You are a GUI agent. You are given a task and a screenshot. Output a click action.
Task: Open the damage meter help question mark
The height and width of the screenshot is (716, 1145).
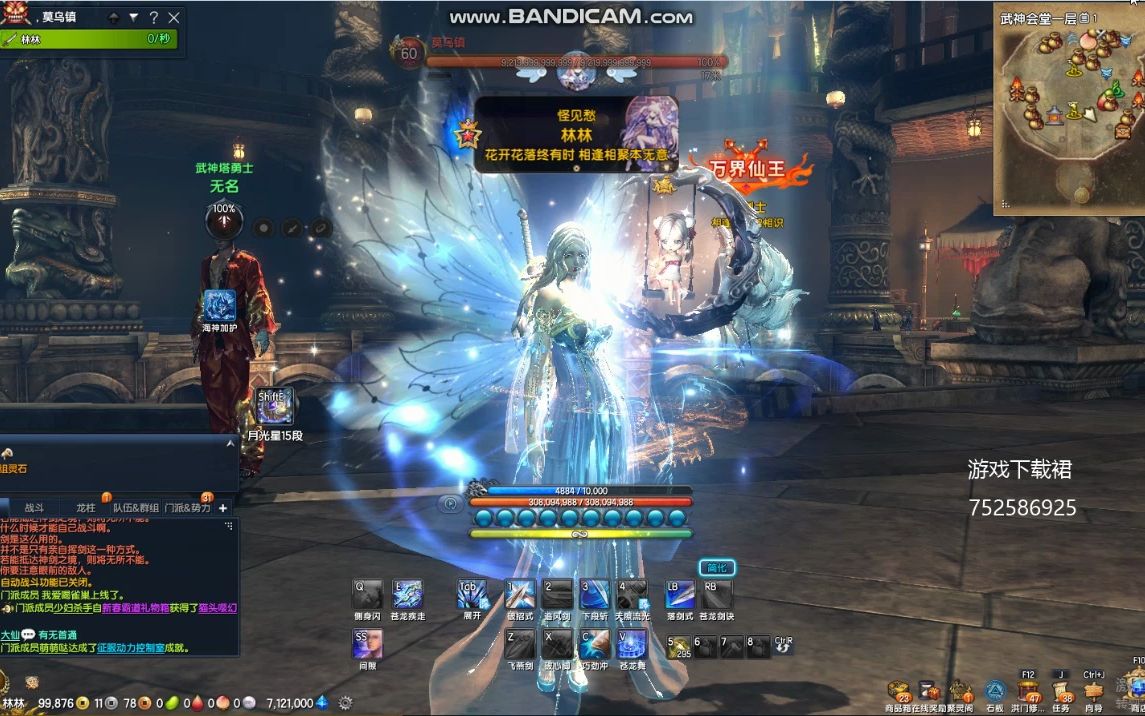(153, 17)
